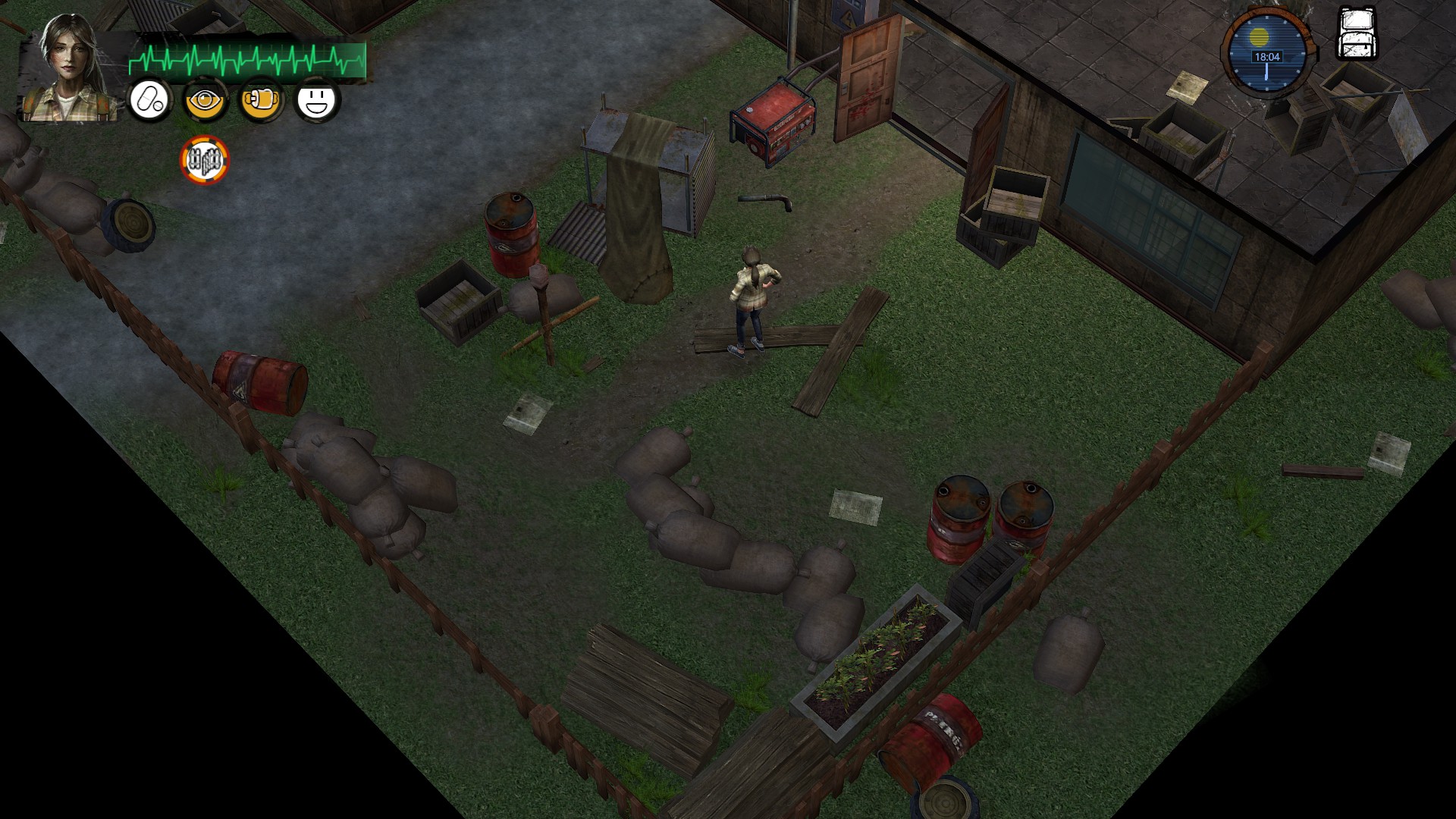This screenshot has width=1456, height=819.
Task: Select the orange-ringed fence status icon
Action: point(204,160)
